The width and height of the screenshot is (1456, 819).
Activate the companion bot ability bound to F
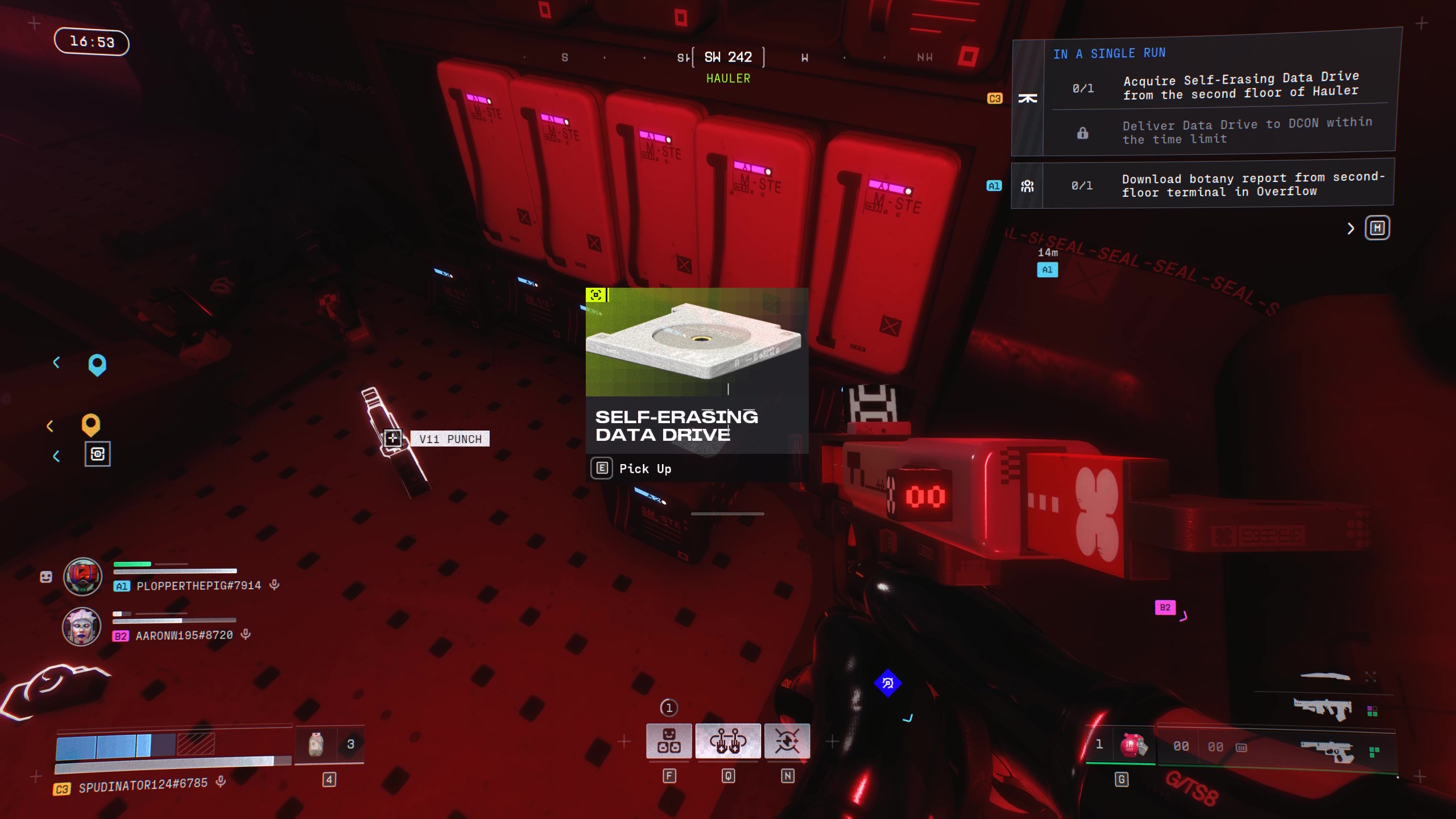pyautogui.click(x=669, y=741)
